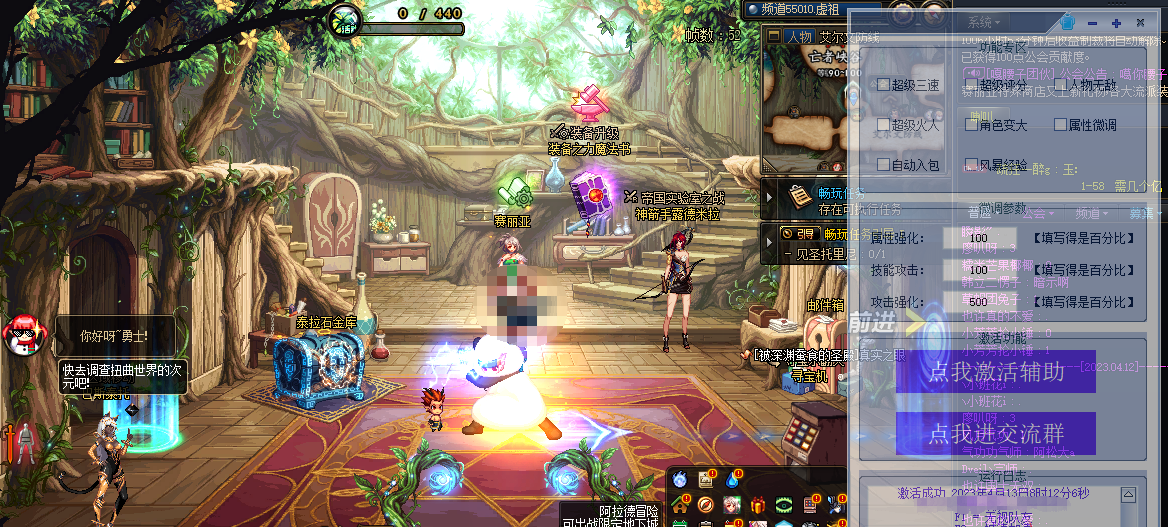The width and height of the screenshot is (1168, 527).
Task: Toggle the 超级三速 checkbox
Action: [x=884, y=85]
